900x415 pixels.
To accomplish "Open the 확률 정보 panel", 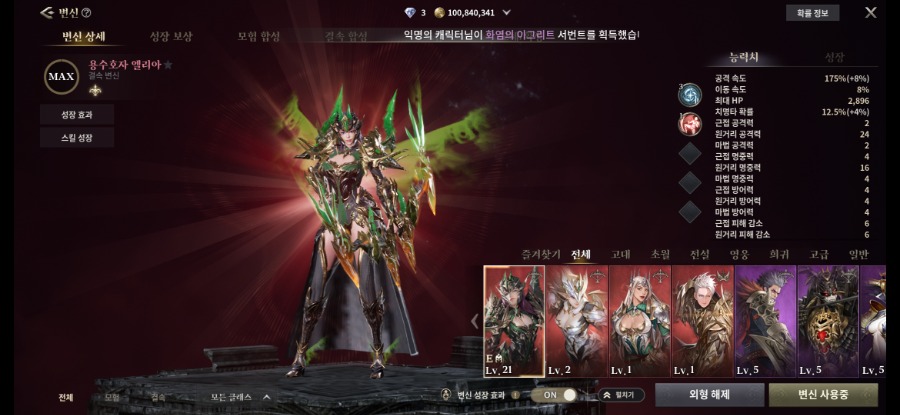I will tap(811, 13).
